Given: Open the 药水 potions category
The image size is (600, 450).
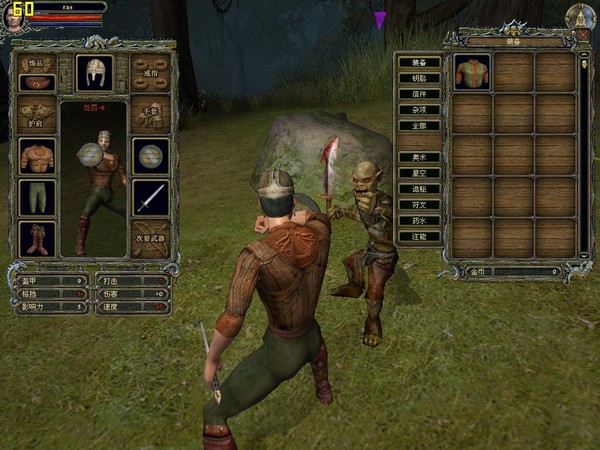Looking at the screenshot, I should (419, 221).
